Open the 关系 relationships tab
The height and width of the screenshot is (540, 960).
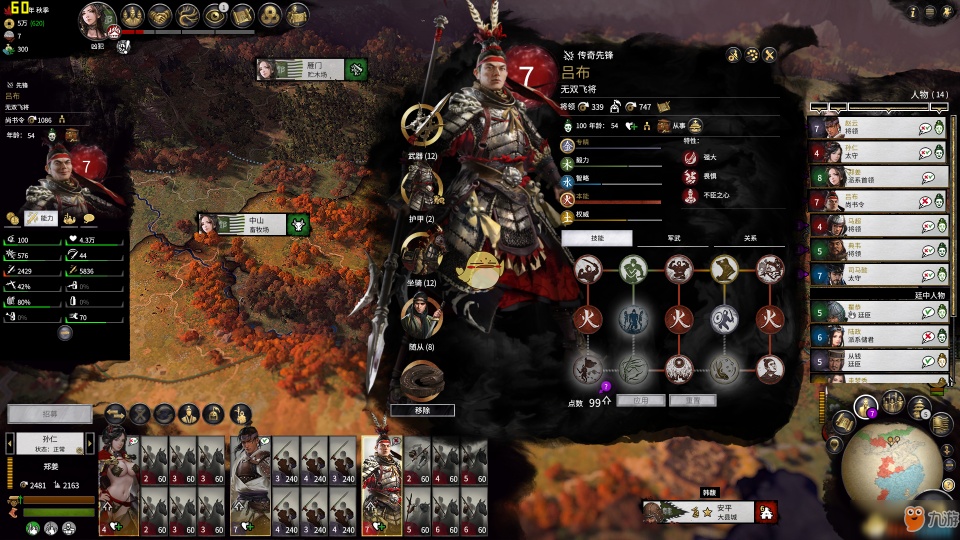point(749,238)
